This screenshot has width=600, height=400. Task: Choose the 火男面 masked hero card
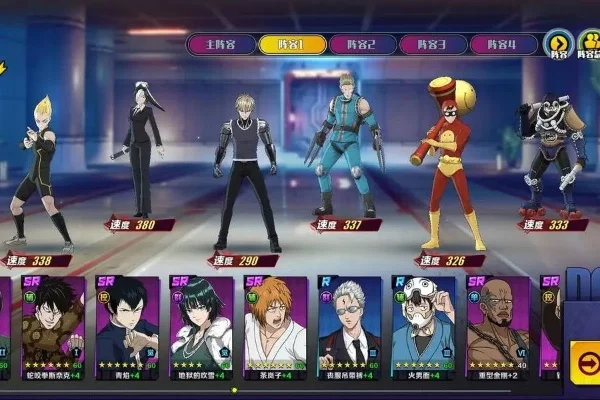tap(423, 327)
